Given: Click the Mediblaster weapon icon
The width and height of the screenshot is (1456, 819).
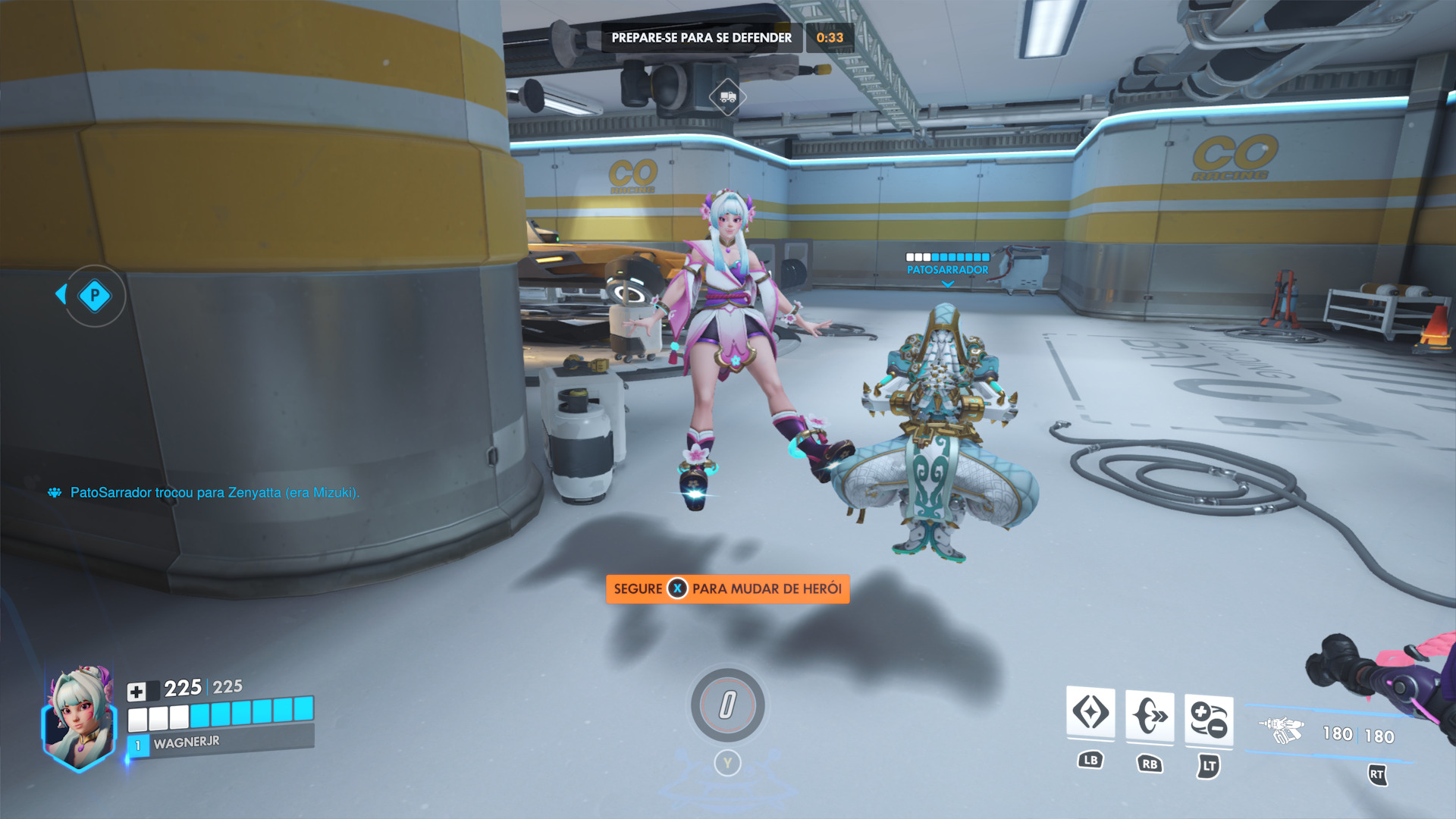Looking at the screenshot, I should coord(1281,730).
